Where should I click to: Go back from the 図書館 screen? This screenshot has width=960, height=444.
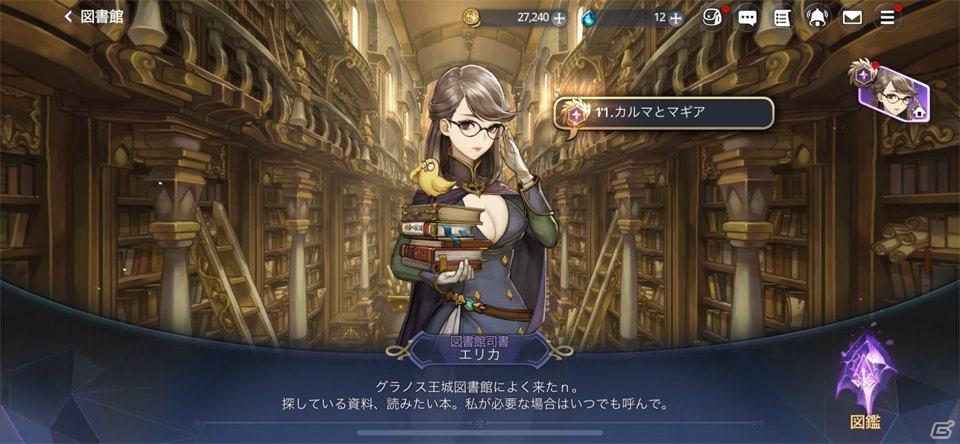(x=70, y=17)
